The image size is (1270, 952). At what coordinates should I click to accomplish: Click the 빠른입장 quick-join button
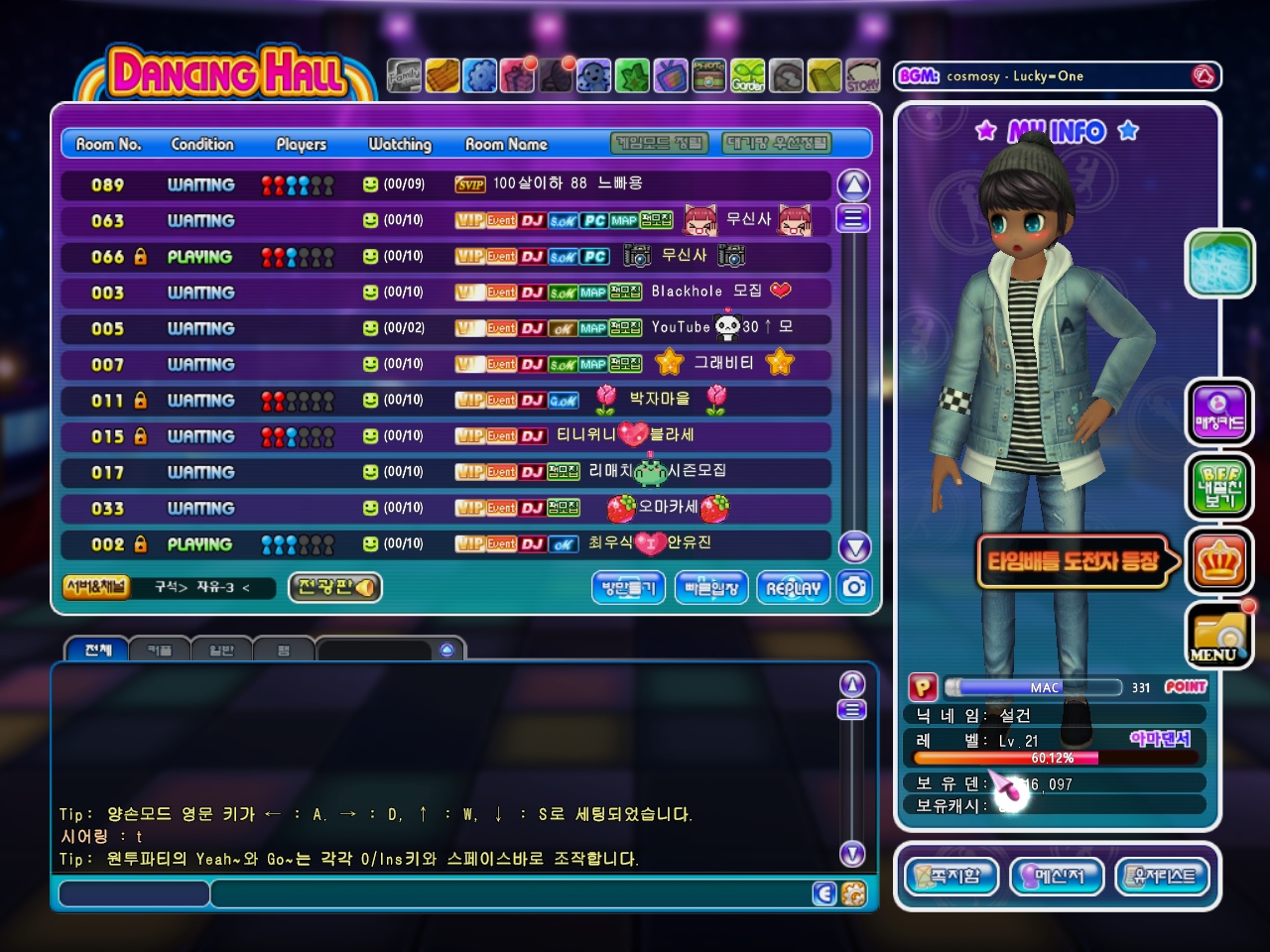(x=711, y=588)
